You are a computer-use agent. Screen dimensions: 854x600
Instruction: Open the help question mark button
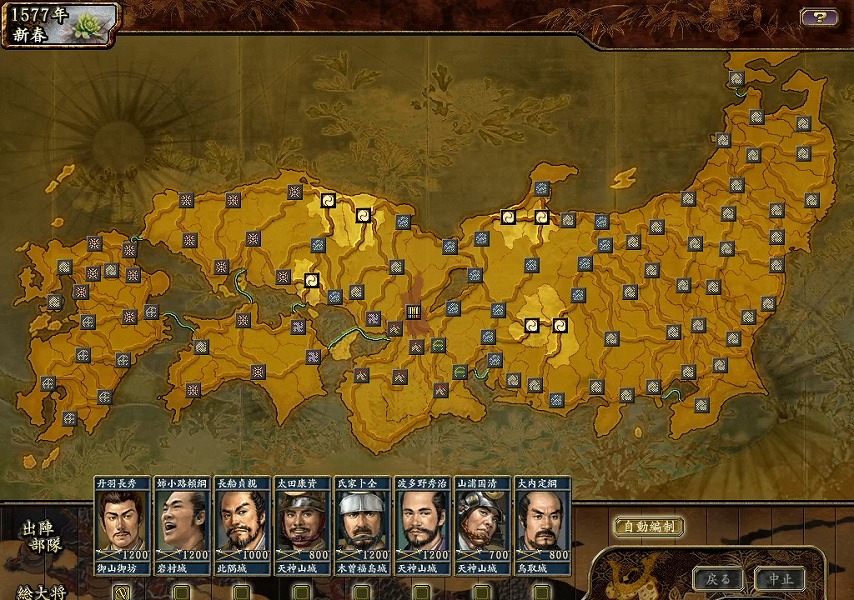pyautogui.click(x=819, y=17)
